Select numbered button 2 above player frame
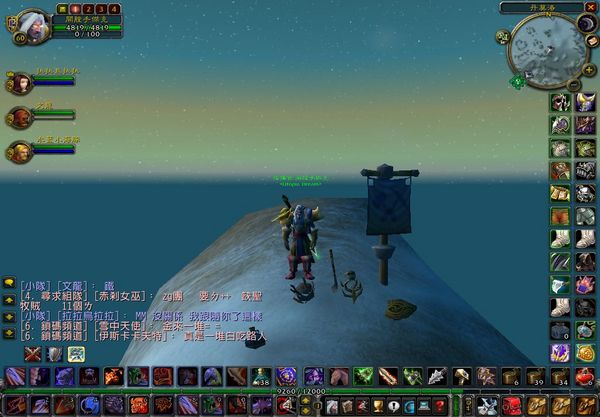600x417 pixels. point(88,8)
